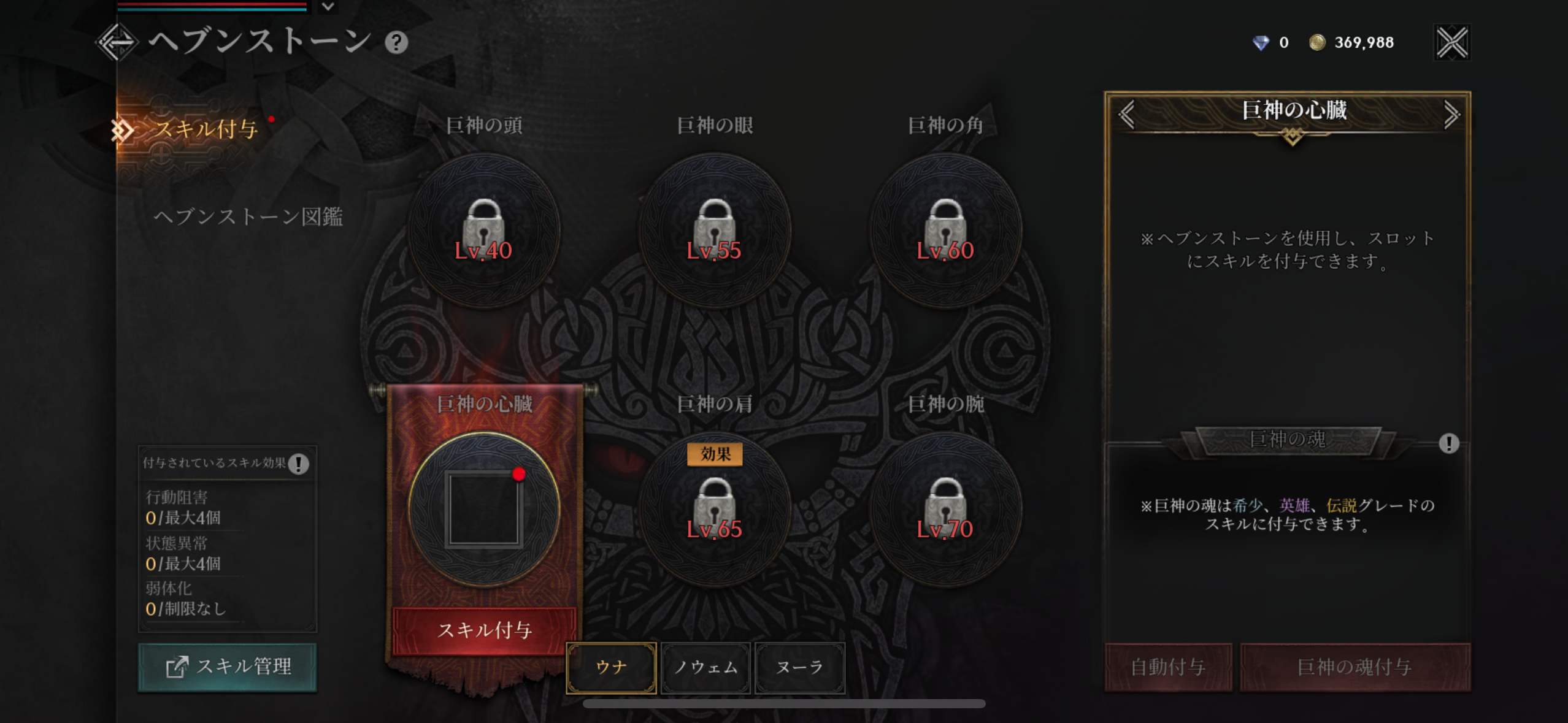Open the ヘブンストーン help icon
1568x723 pixels.
[396, 43]
